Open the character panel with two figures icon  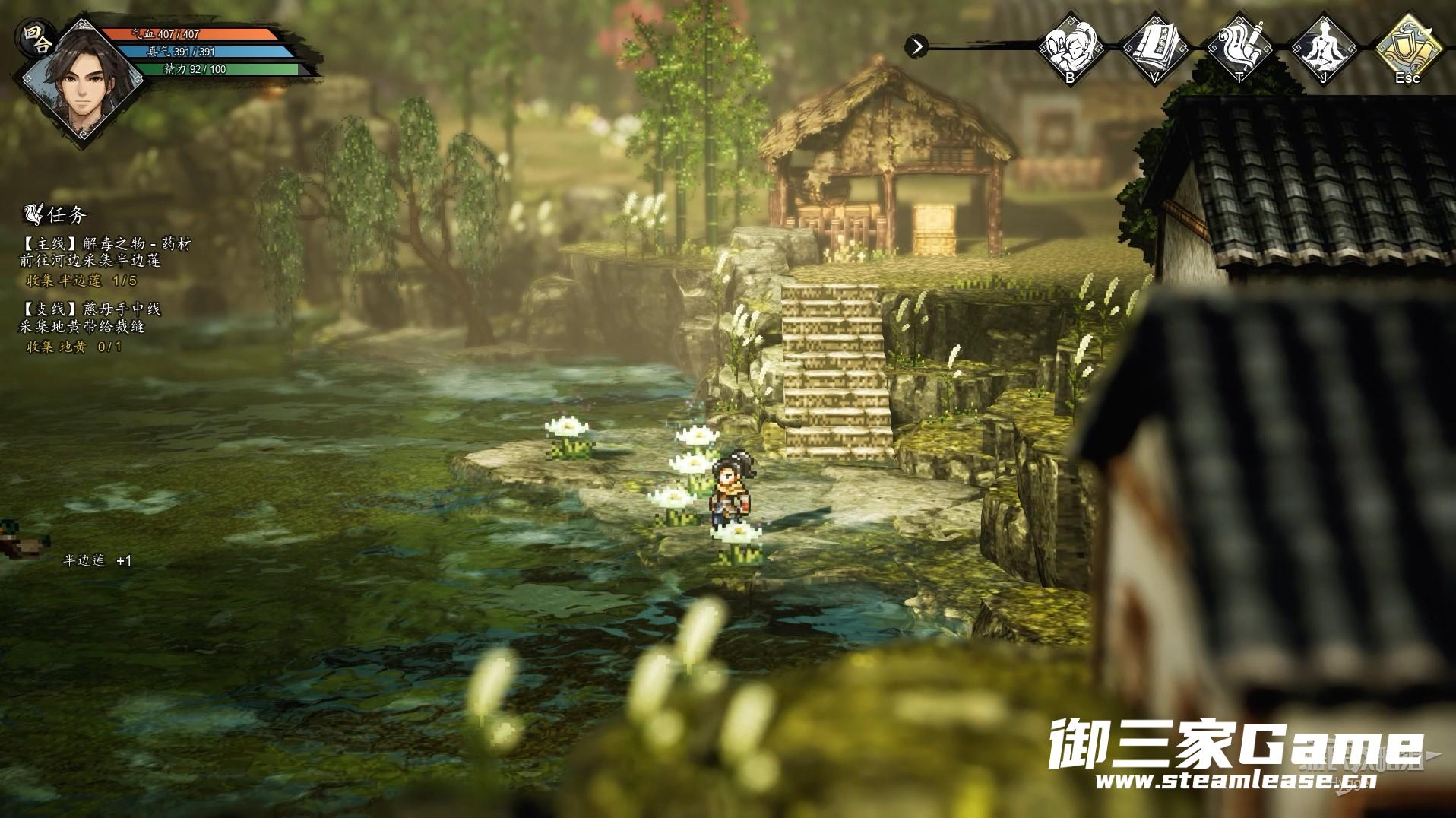1071,46
